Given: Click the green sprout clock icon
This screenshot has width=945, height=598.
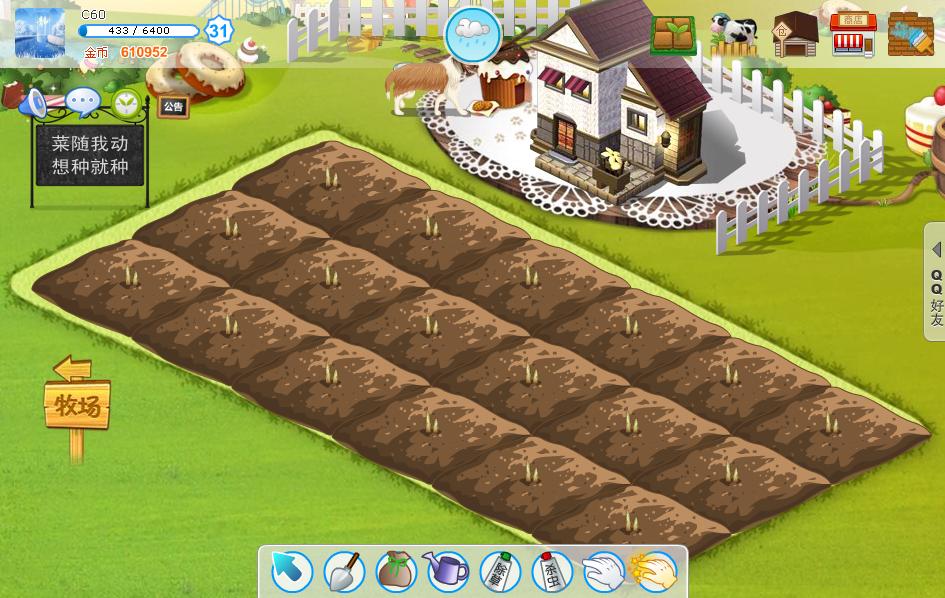Looking at the screenshot, I should [126, 101].
